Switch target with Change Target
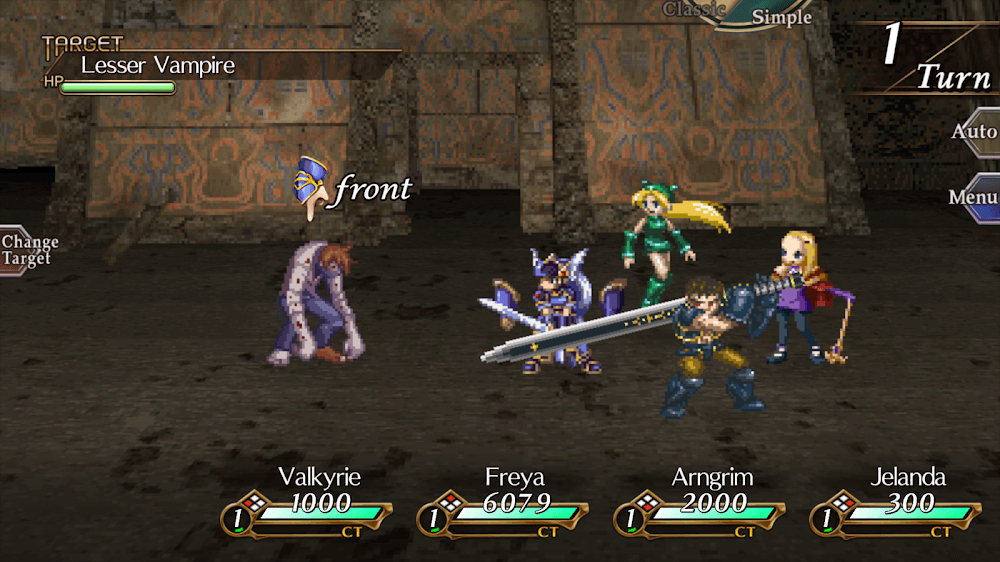This screenshot has height=562, width=1000. 28,250
